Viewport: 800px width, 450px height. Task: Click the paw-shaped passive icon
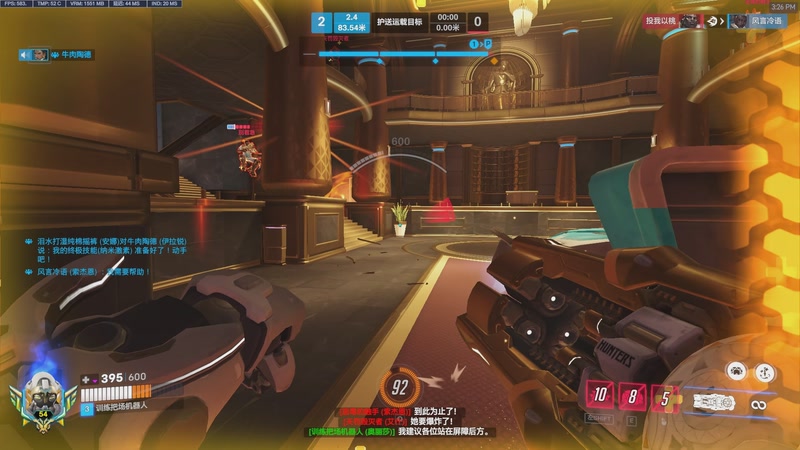click(736, 371)
